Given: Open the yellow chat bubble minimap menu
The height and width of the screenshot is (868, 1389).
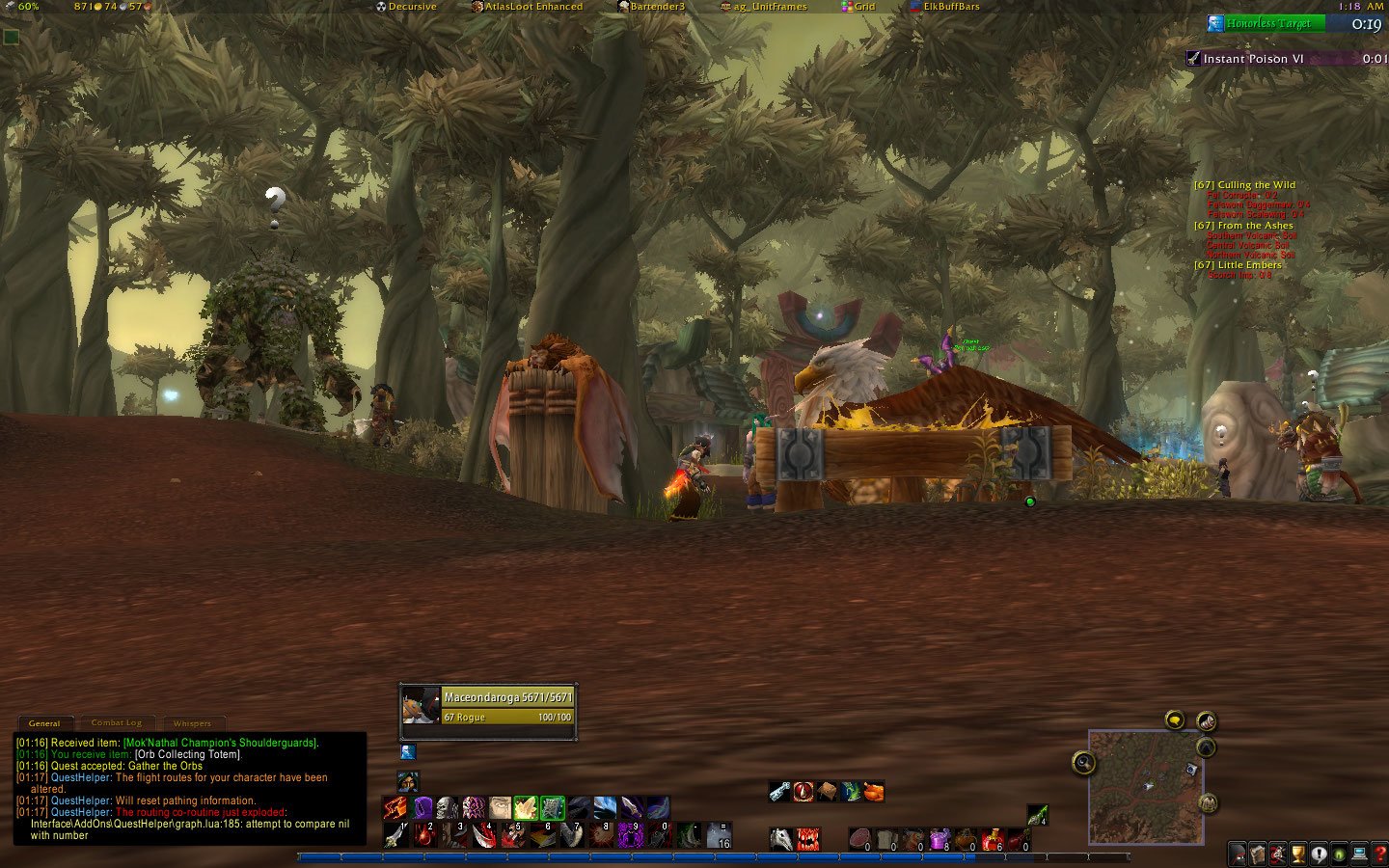Looking at the screenshot, I should (x=1174, y=719).
